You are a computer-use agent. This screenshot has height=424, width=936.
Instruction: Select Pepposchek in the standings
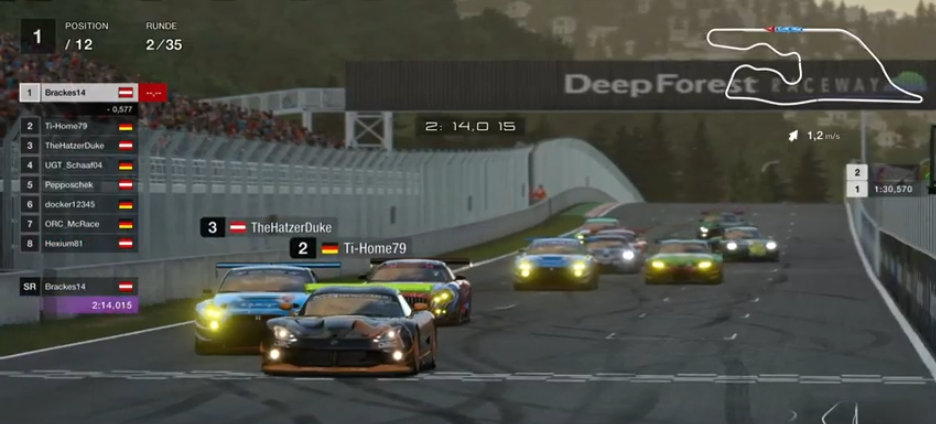[78, 185]
